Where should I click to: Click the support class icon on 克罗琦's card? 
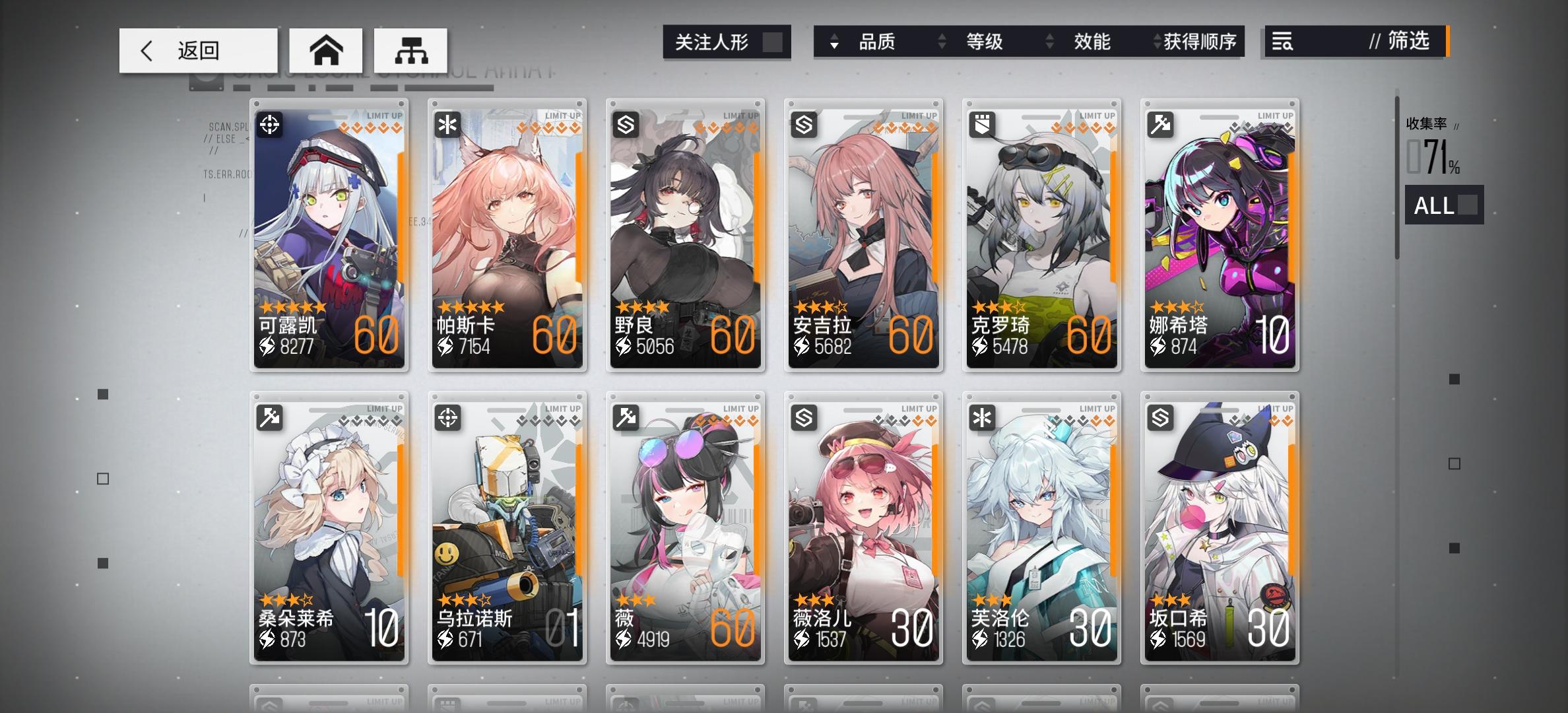(x=983, y=123)
